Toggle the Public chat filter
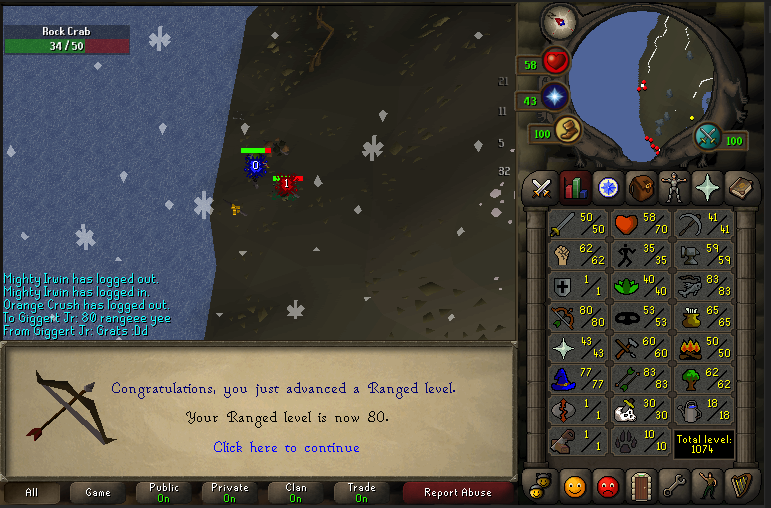This screenshot has width=771, height=508. pyautogui.click(x=164, y=492)
